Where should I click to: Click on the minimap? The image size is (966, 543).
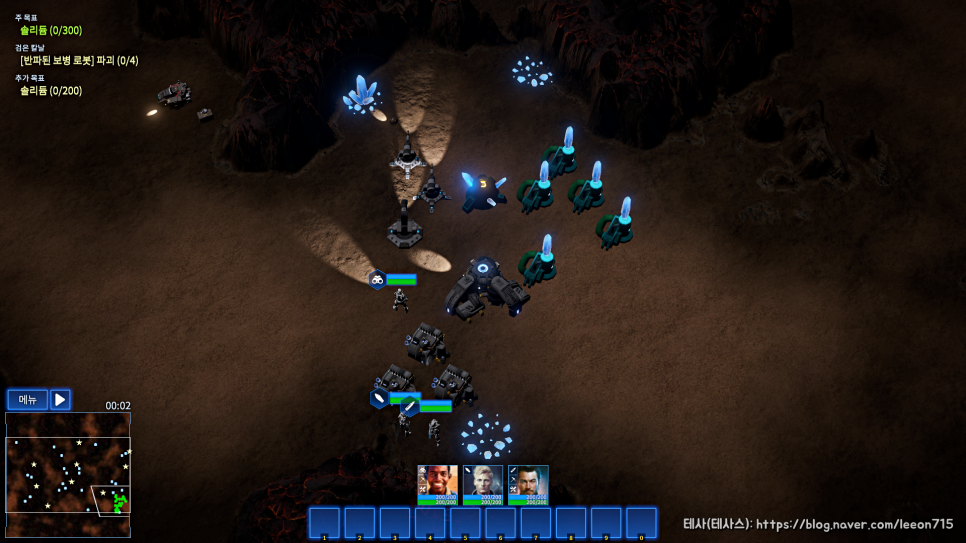(x=67, y=476)
